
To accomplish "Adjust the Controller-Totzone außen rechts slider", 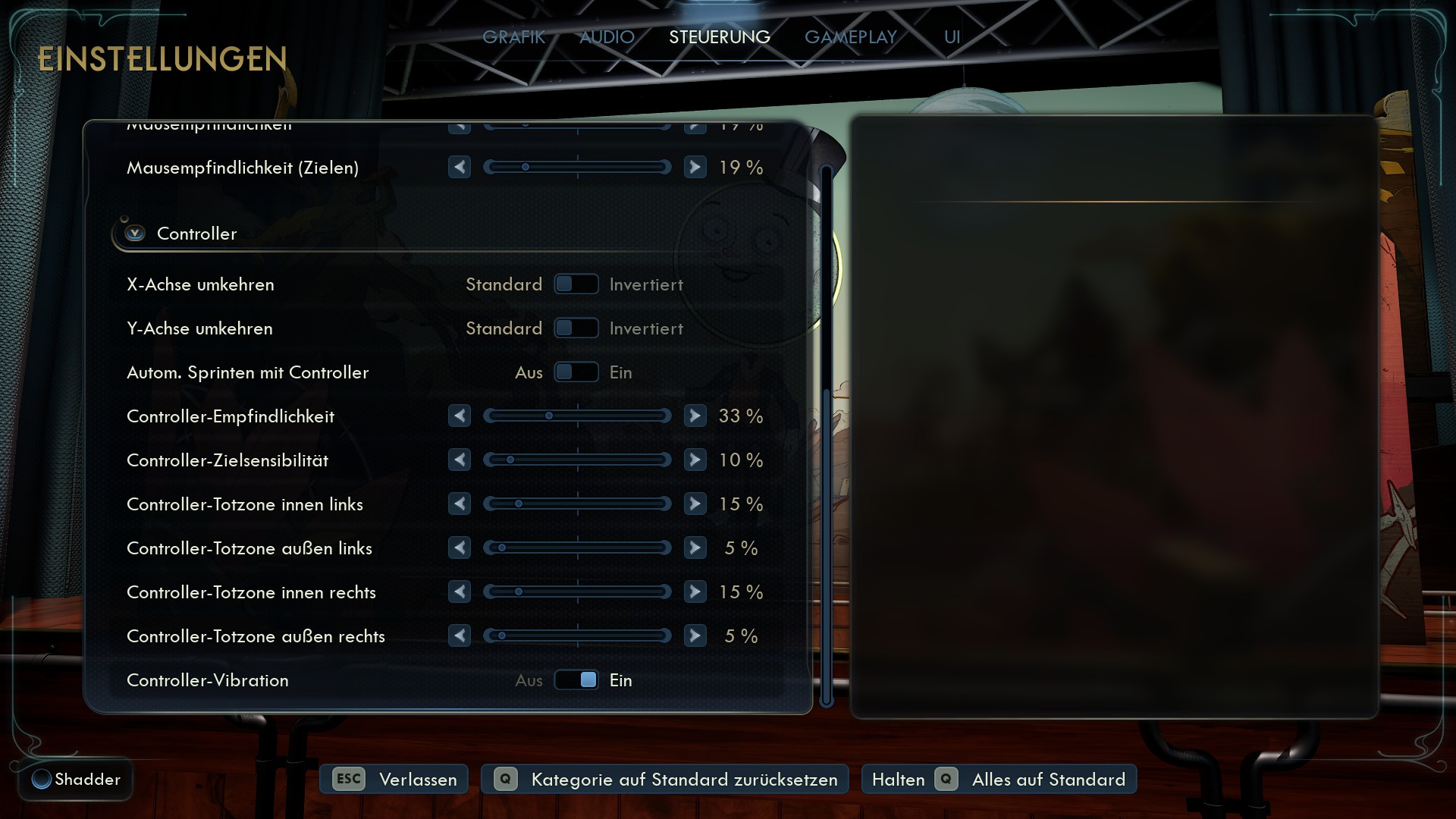I will 577,636.
